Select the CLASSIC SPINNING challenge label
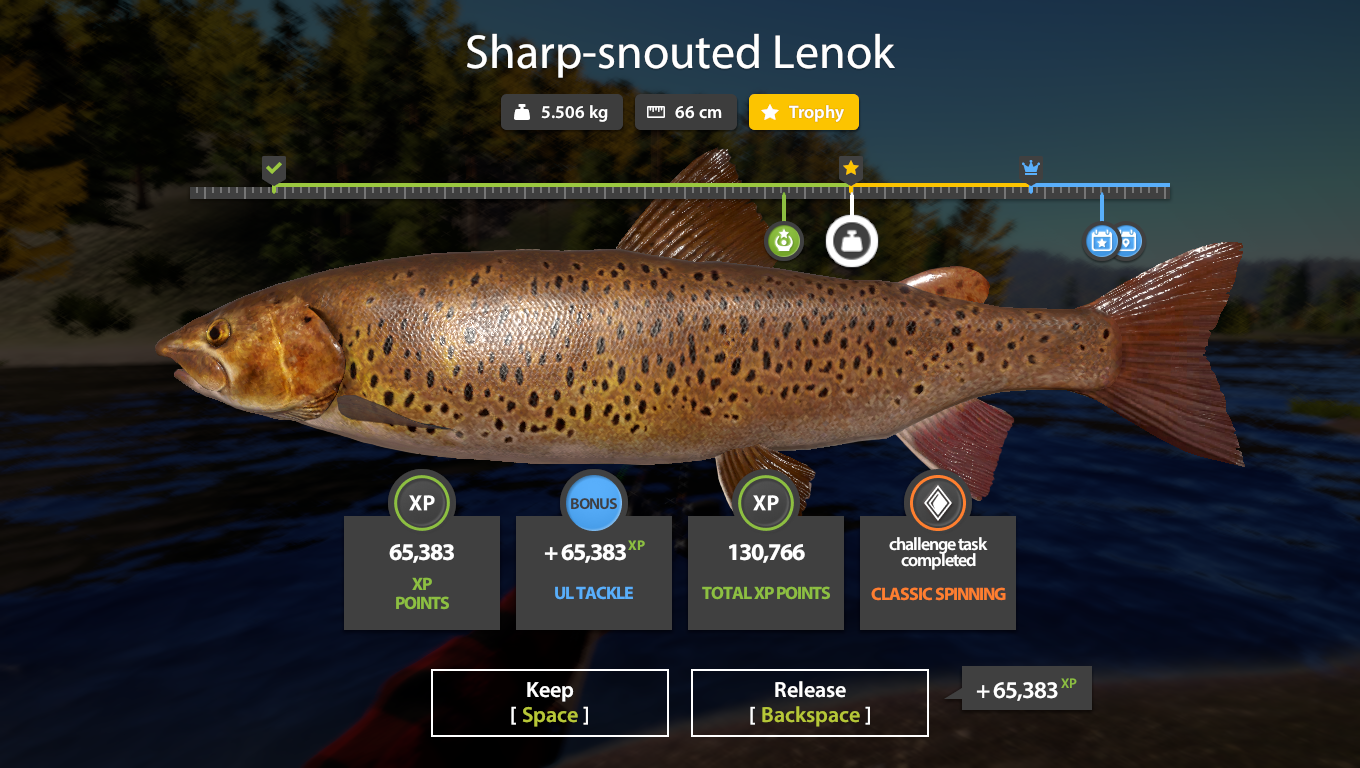The height and width of the screenshot is (768, 1360). [x=937, y=593]
